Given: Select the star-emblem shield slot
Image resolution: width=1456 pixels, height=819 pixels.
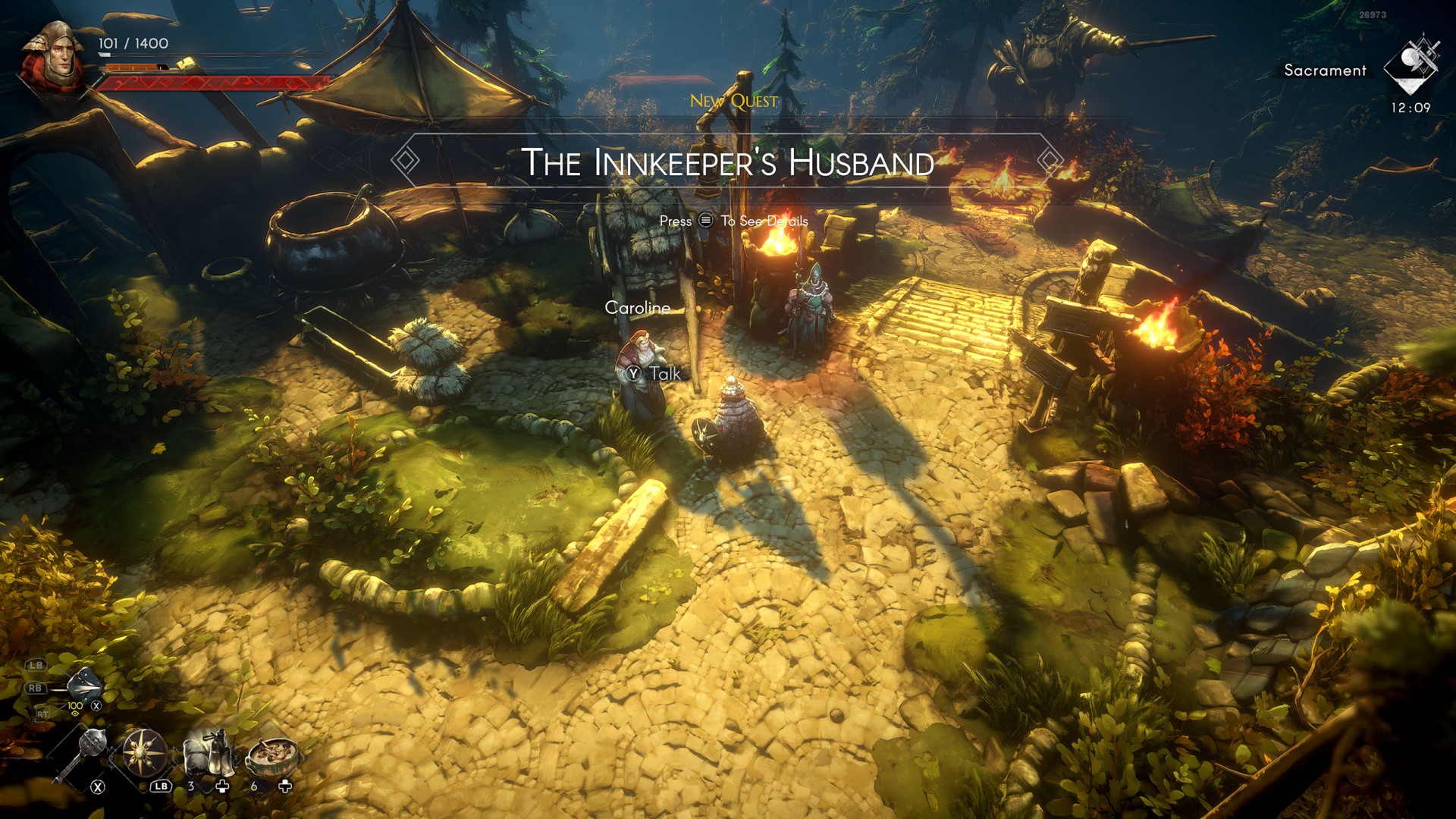Looking at the screenshot, I should (x=143, y=752).
